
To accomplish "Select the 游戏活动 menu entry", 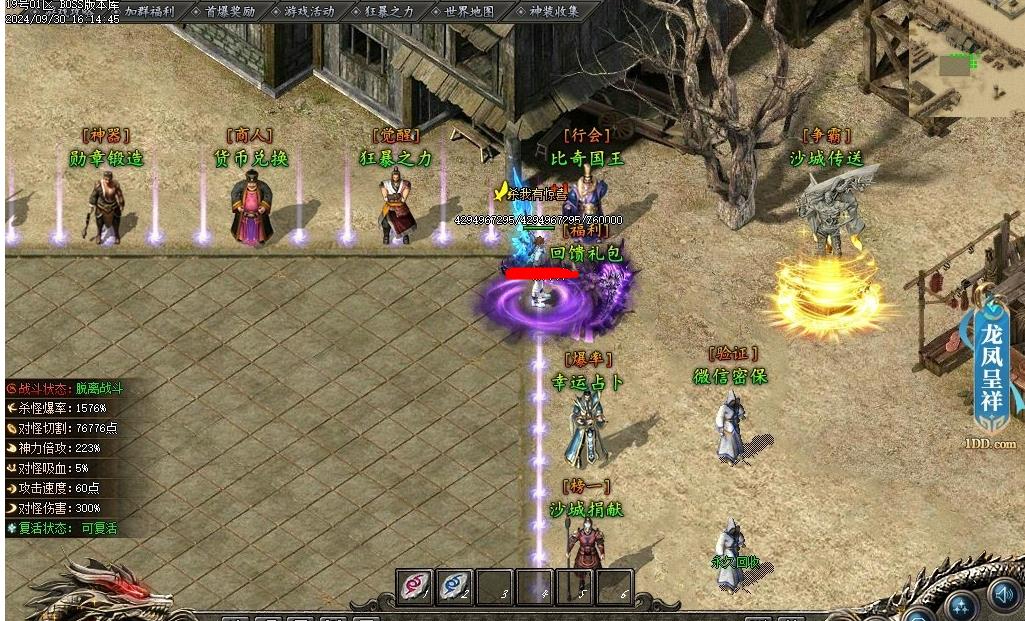I will click(x=309, y=11).
